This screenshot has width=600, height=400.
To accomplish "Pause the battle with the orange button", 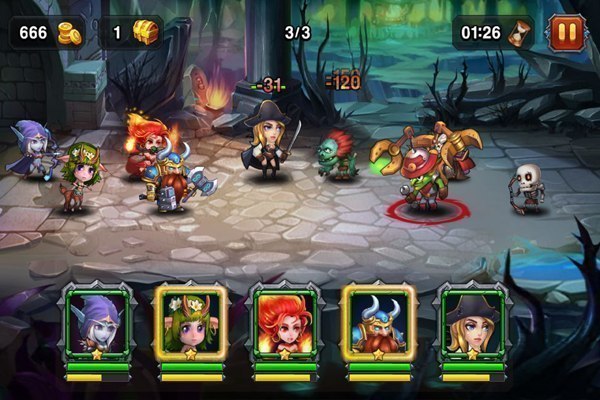I will (x=565, y=33).
